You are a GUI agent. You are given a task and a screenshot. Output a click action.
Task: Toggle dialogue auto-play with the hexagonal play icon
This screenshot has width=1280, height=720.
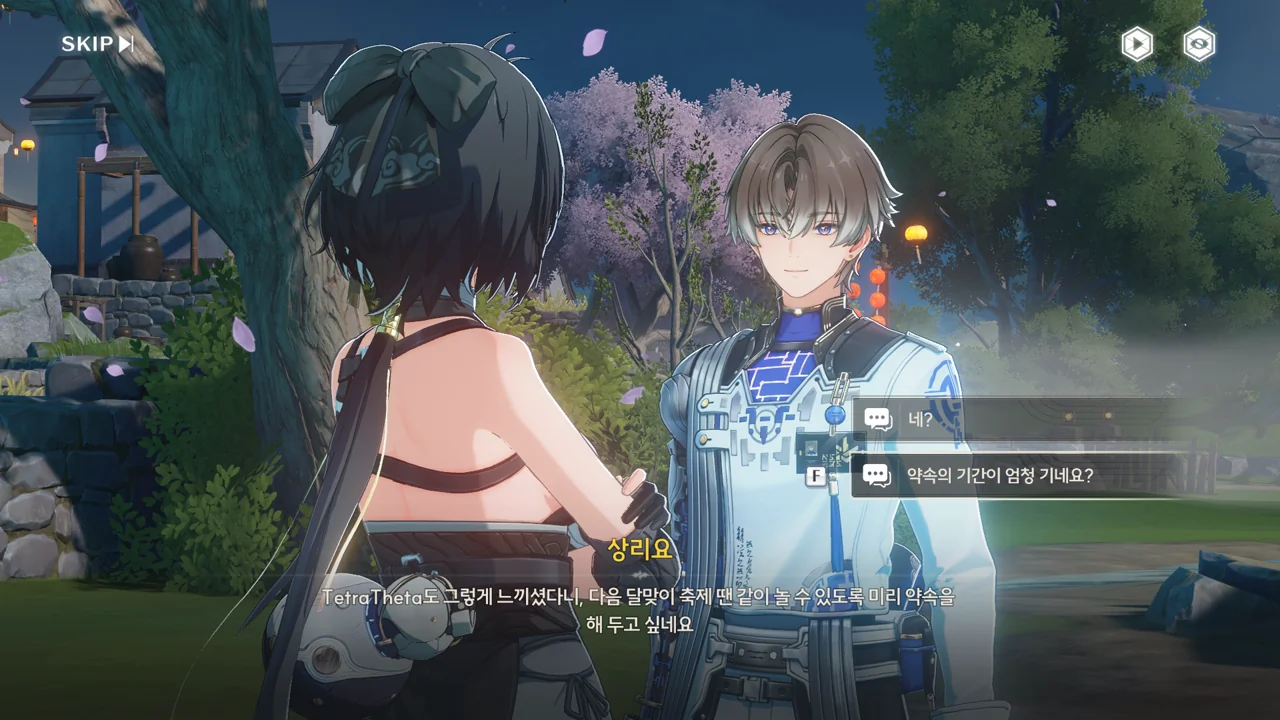(1136, 44)
